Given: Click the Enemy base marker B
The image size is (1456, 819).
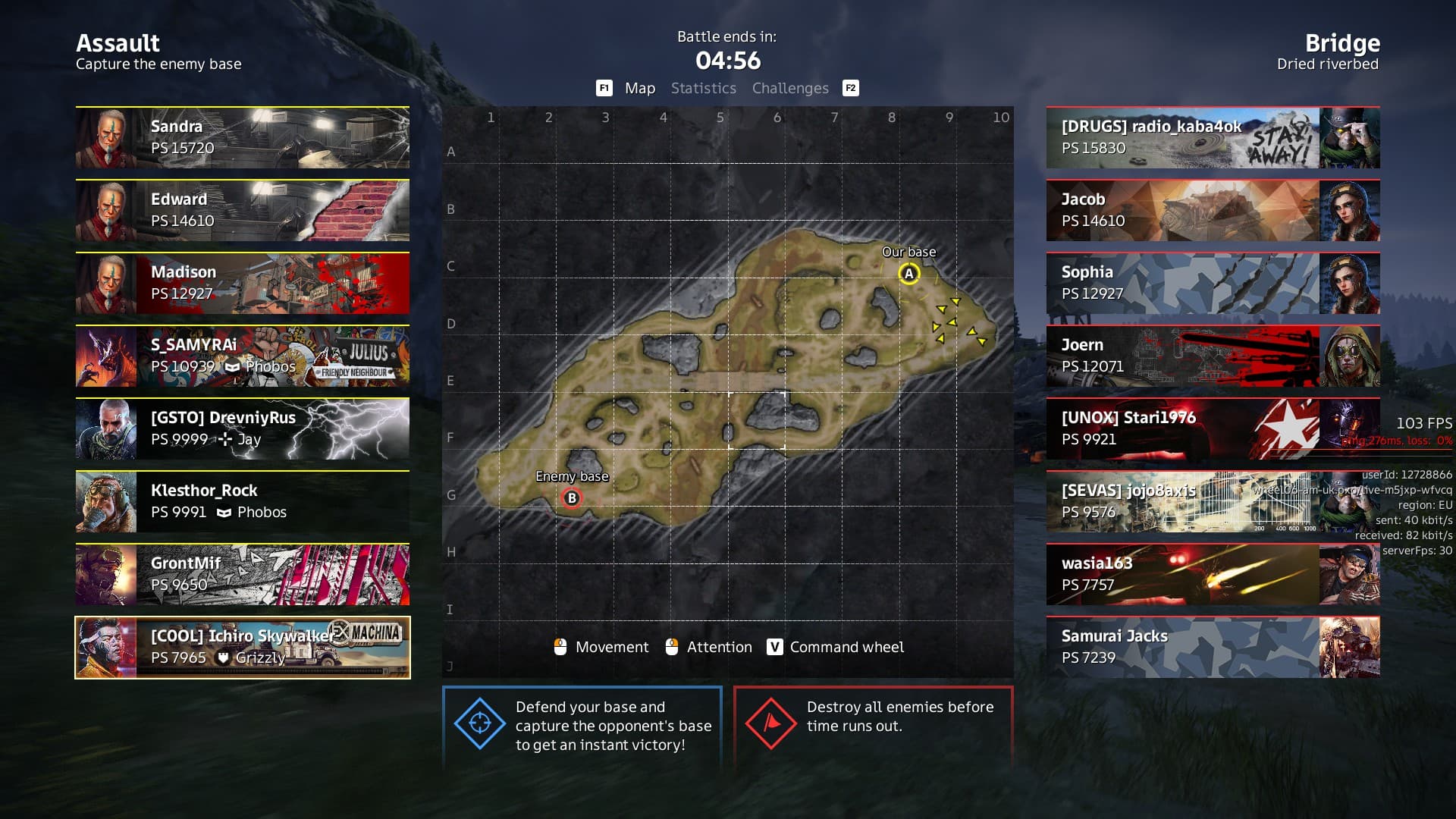Looking at the screenshot, I should coord(572,498).
